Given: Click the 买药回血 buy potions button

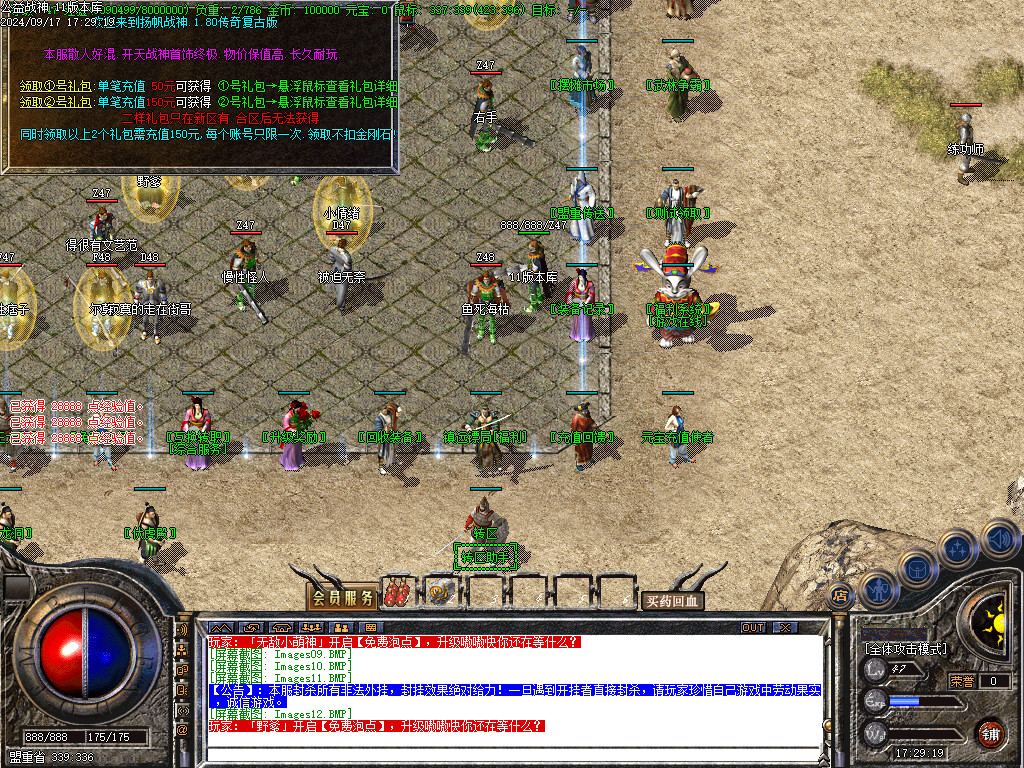Looking at the screenshot, I should 672,601.
